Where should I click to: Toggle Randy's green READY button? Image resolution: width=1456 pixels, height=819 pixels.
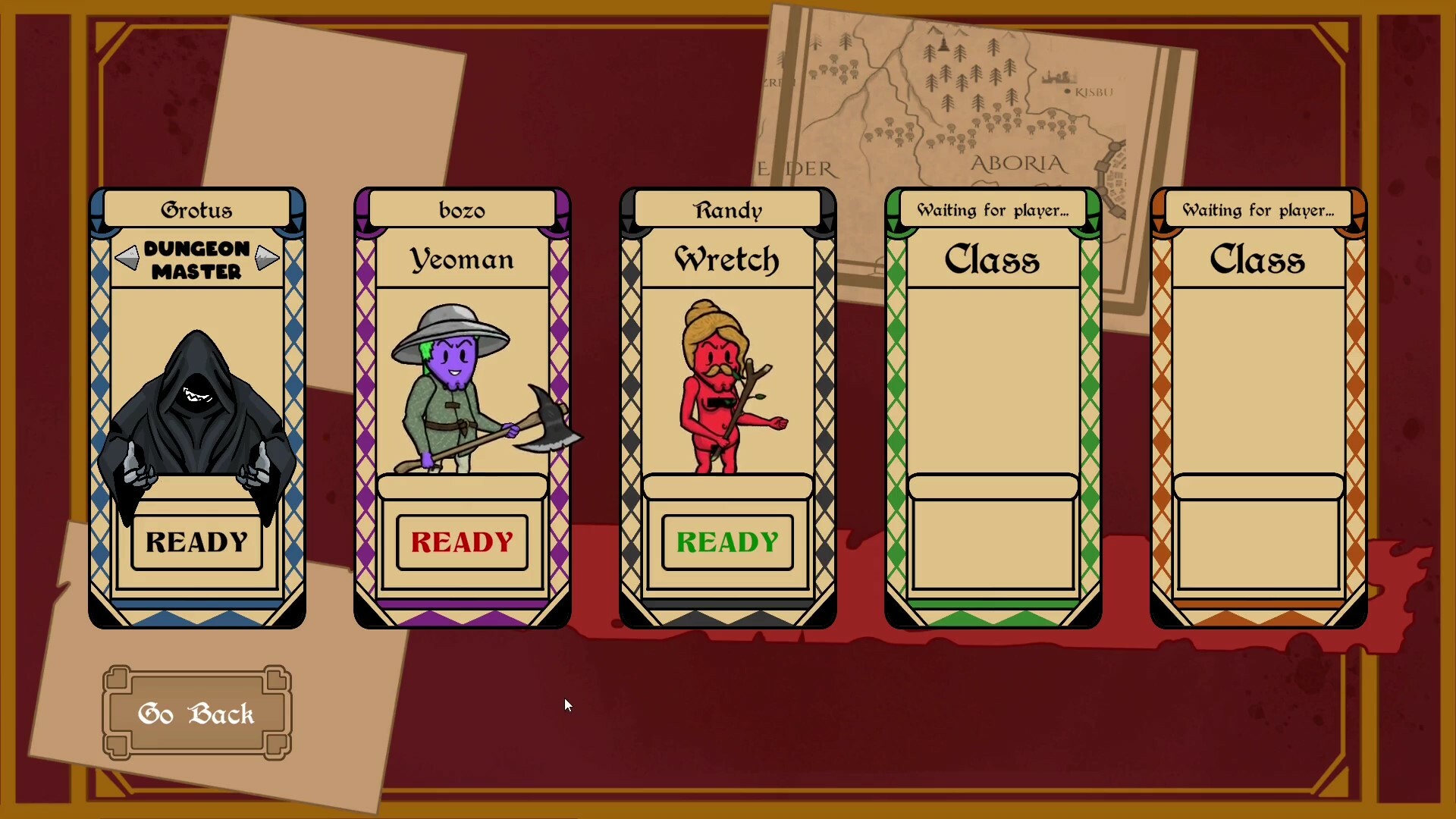click(x=726, y=542)
